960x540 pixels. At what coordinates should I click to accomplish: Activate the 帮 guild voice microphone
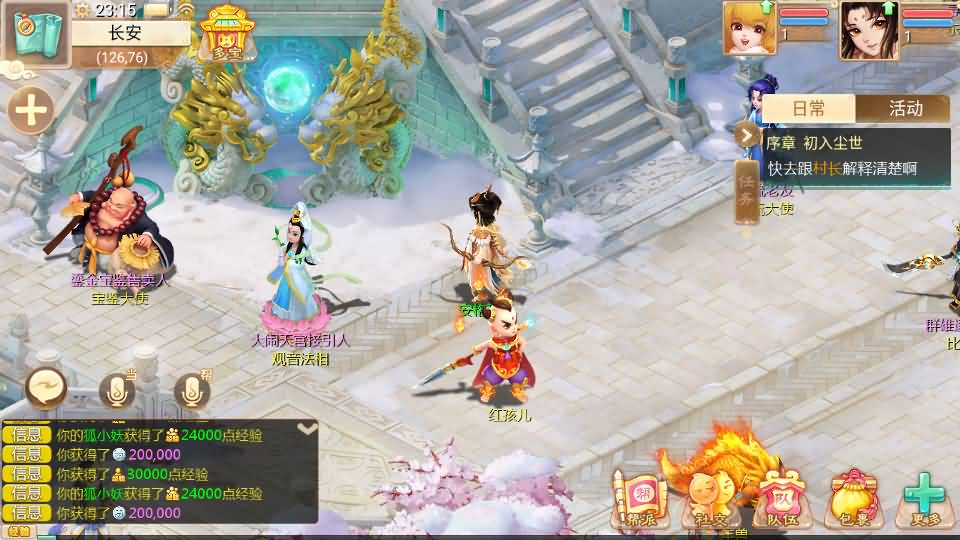point(191,391)
